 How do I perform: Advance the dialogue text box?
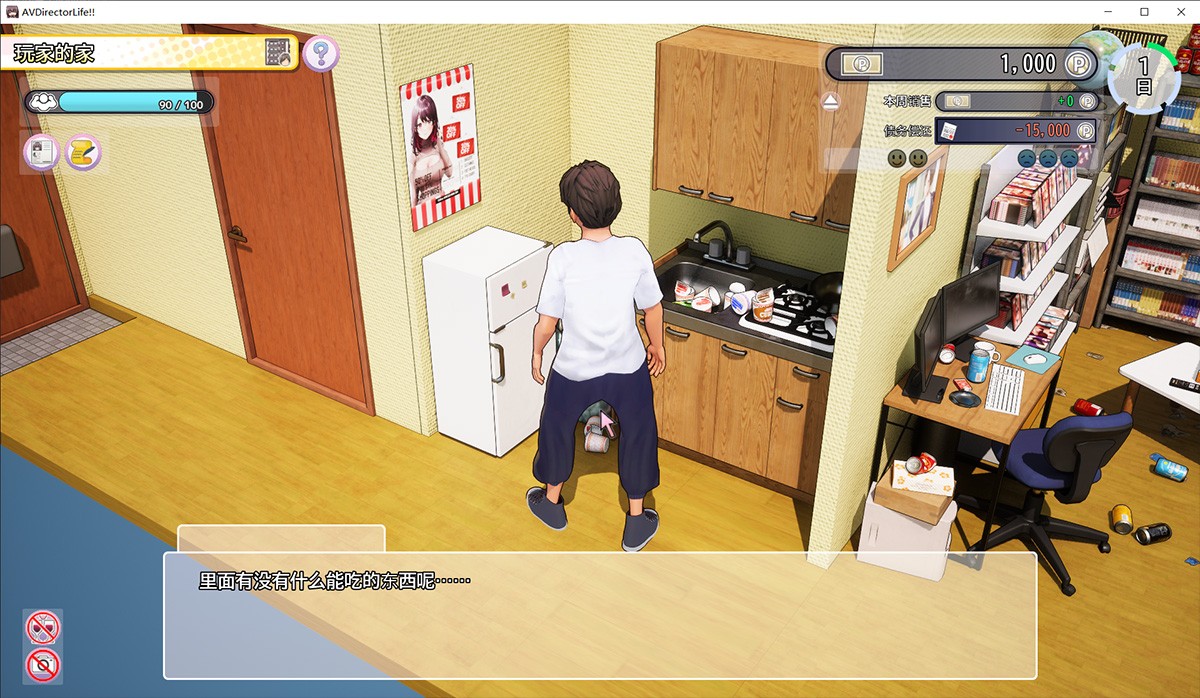coord(600,615)
